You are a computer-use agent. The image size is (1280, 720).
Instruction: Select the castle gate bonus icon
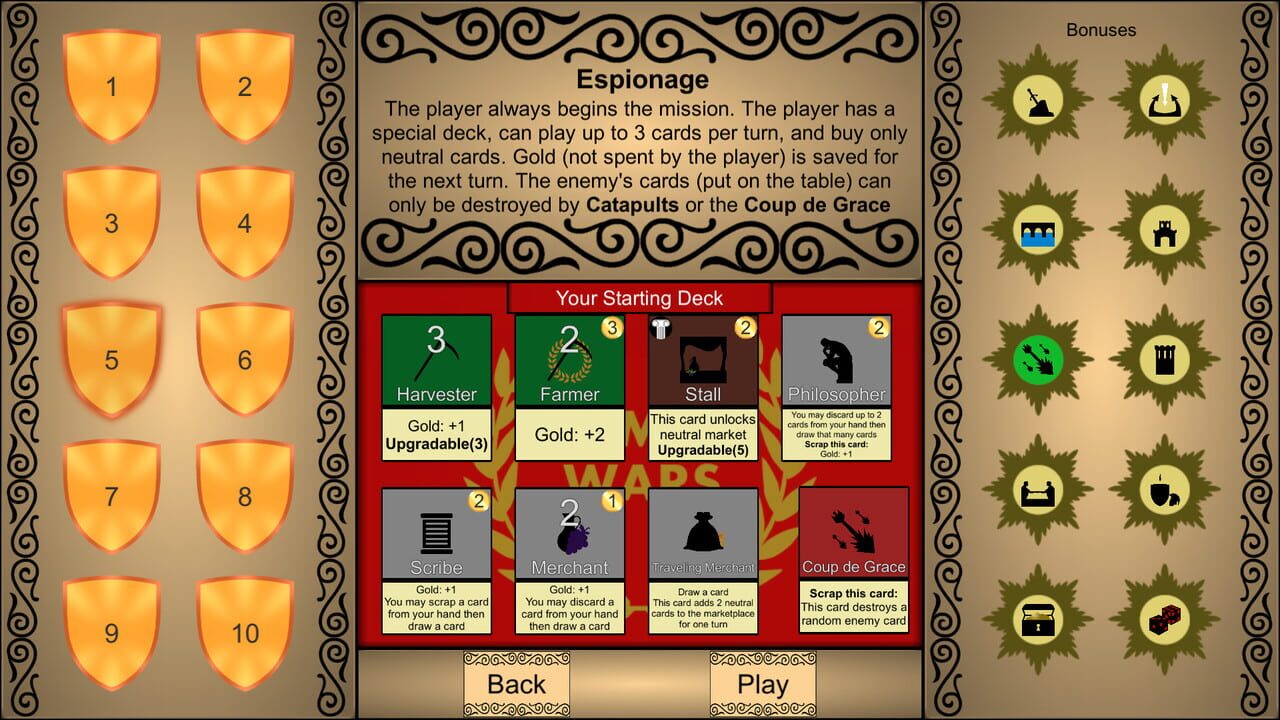click(1163, 228)
